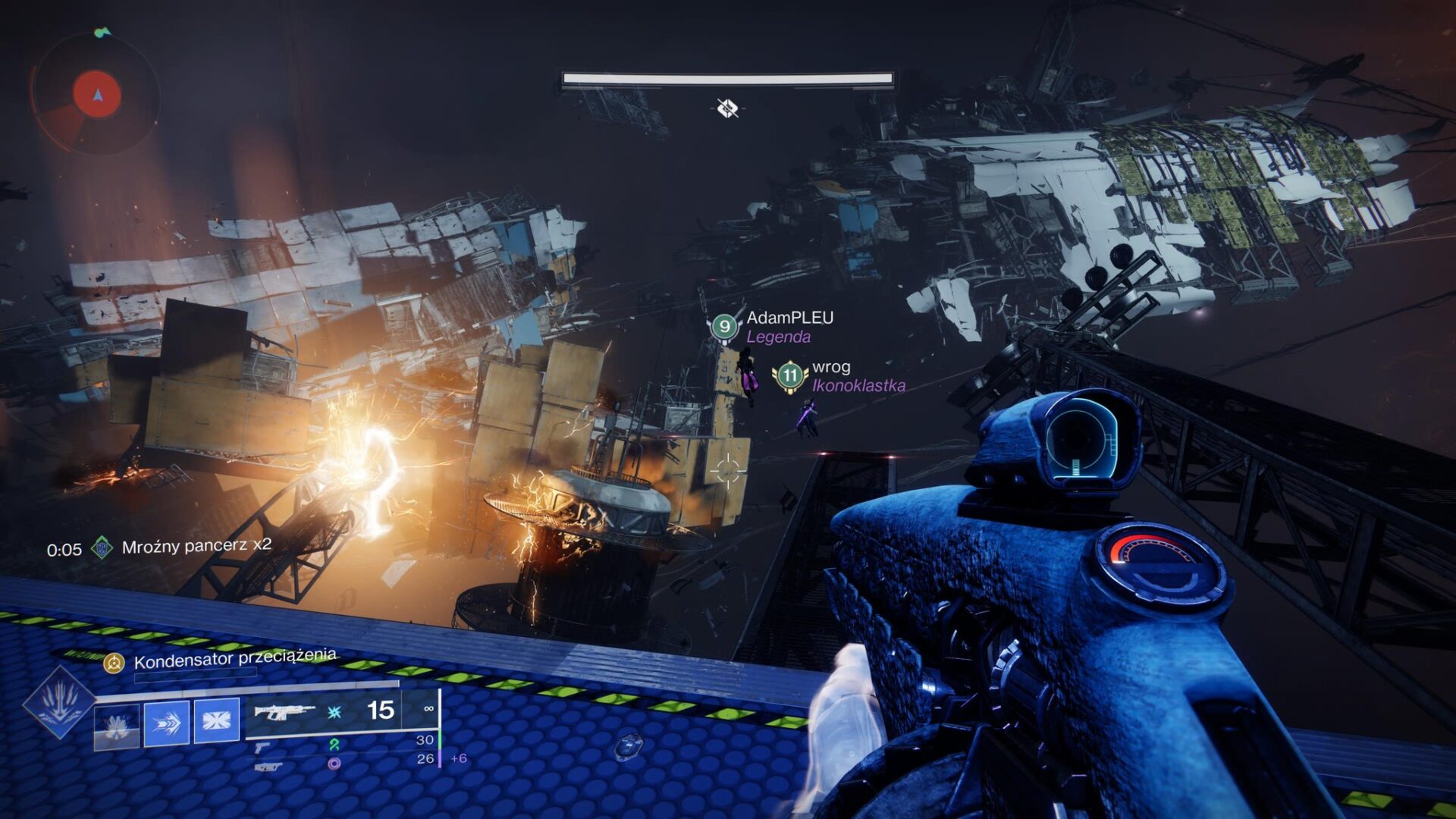Click the boss marker icon under health bar
This screenshot has height=819, width=1456.
tap(727, 108)
